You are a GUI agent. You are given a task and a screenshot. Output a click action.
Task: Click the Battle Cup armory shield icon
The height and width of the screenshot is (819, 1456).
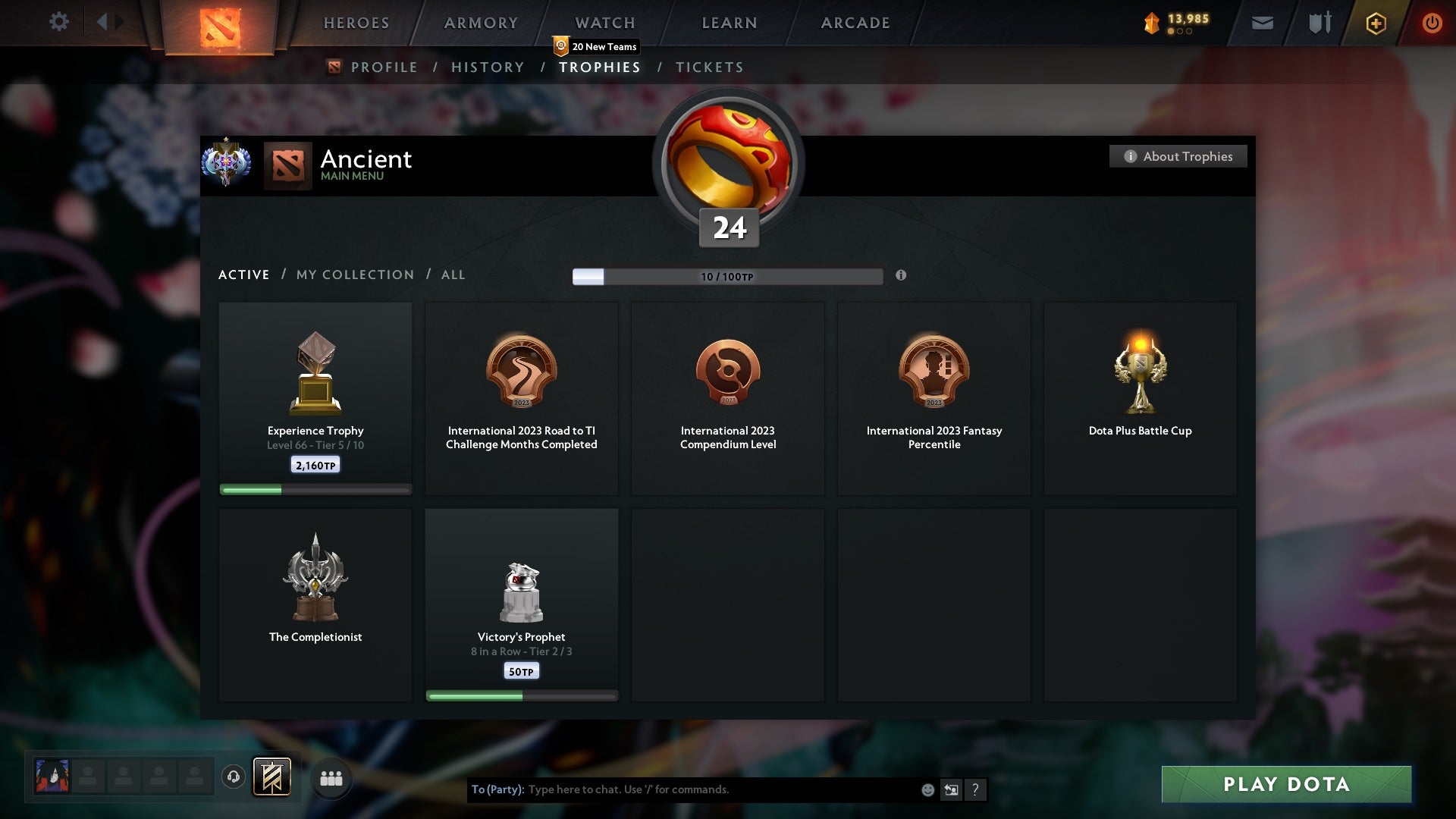[x=1319, y=23]
